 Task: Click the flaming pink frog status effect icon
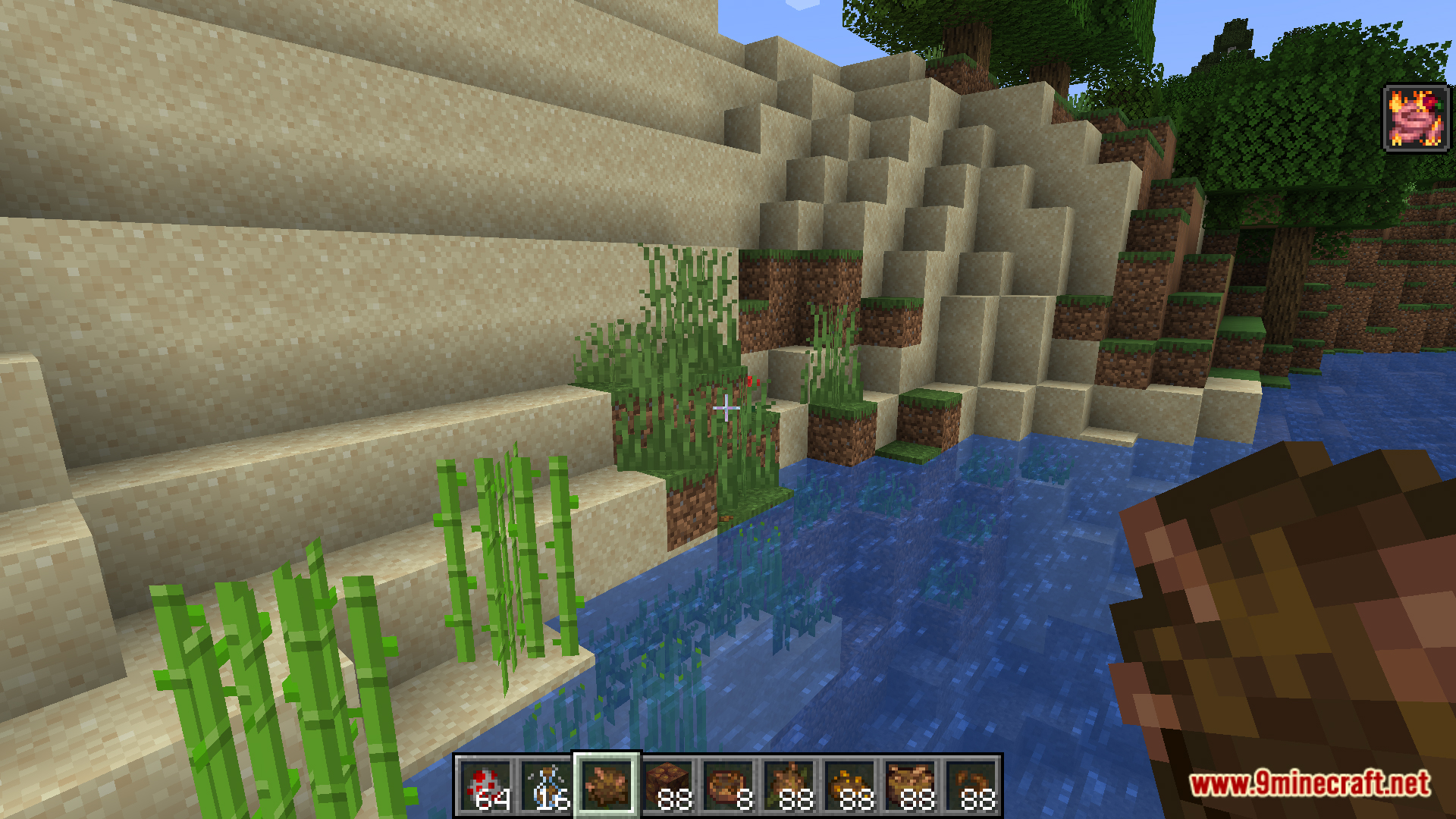(1415, 118)
